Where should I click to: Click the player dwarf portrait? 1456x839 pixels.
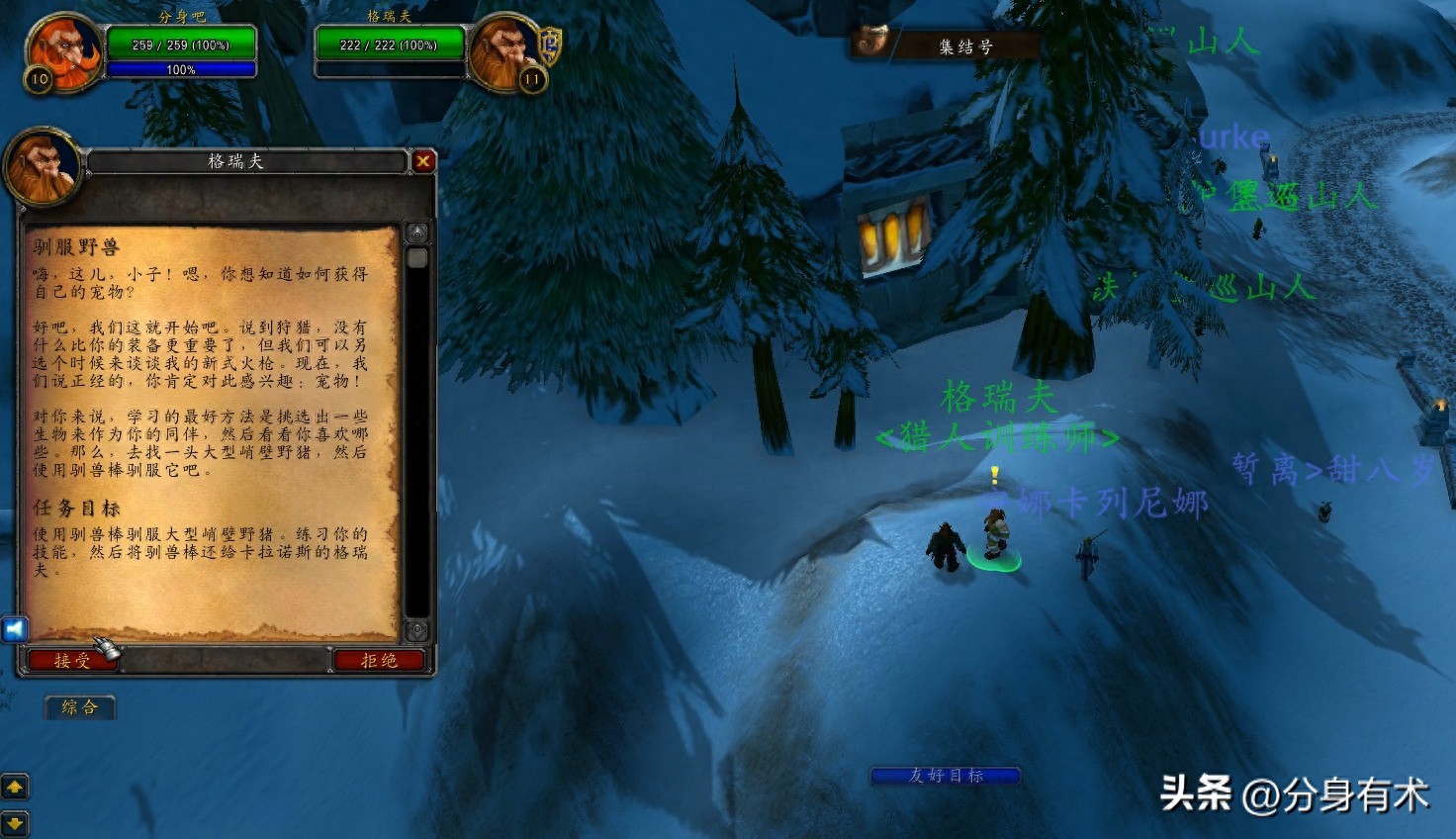[63, 51]
